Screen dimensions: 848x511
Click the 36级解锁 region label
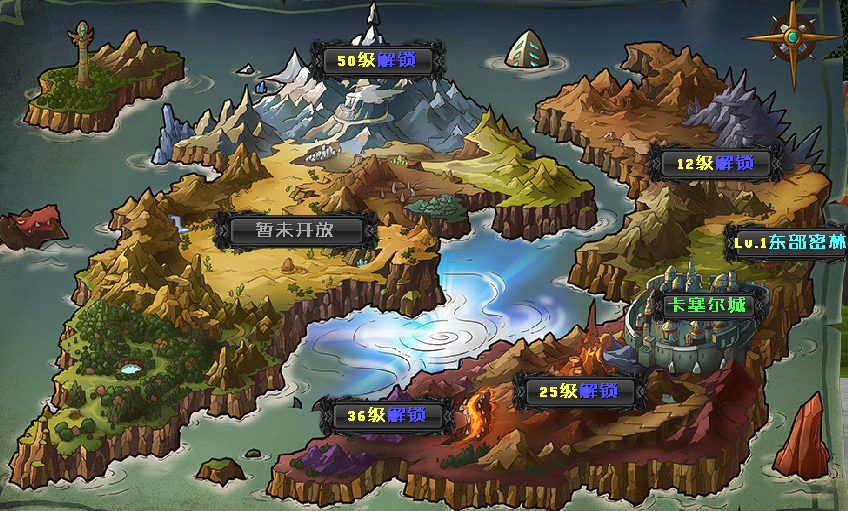pos(386,415)
